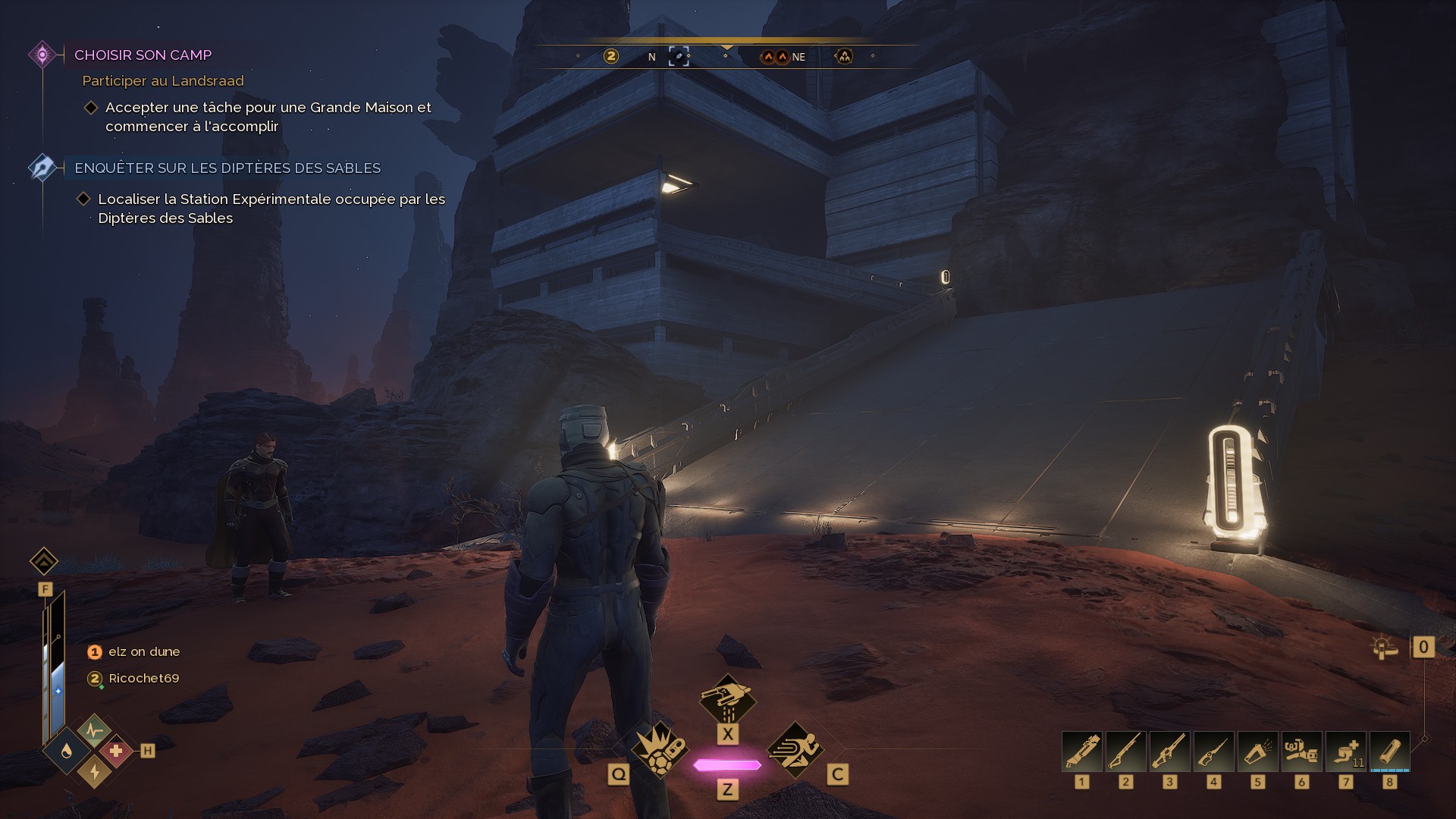This screenshot has width=1456, height=819.
Task: Select party member elz on dune
Action: coord(144,651)
